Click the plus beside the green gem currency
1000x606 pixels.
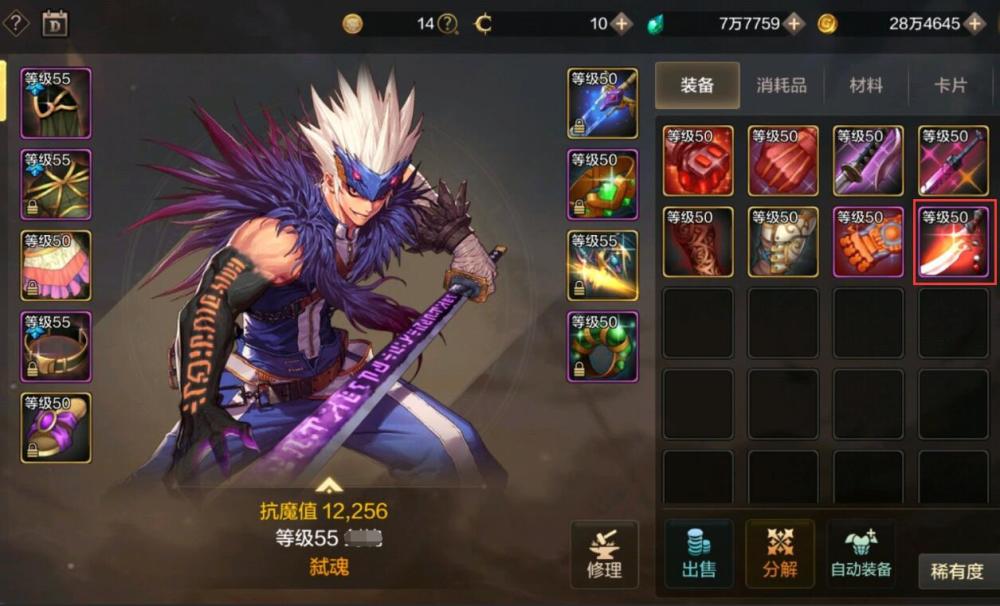tap(795, 23)
